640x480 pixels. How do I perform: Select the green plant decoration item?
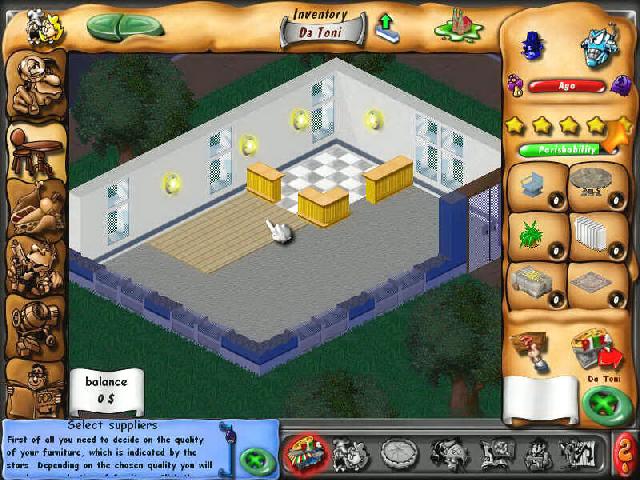coord(534,235)
